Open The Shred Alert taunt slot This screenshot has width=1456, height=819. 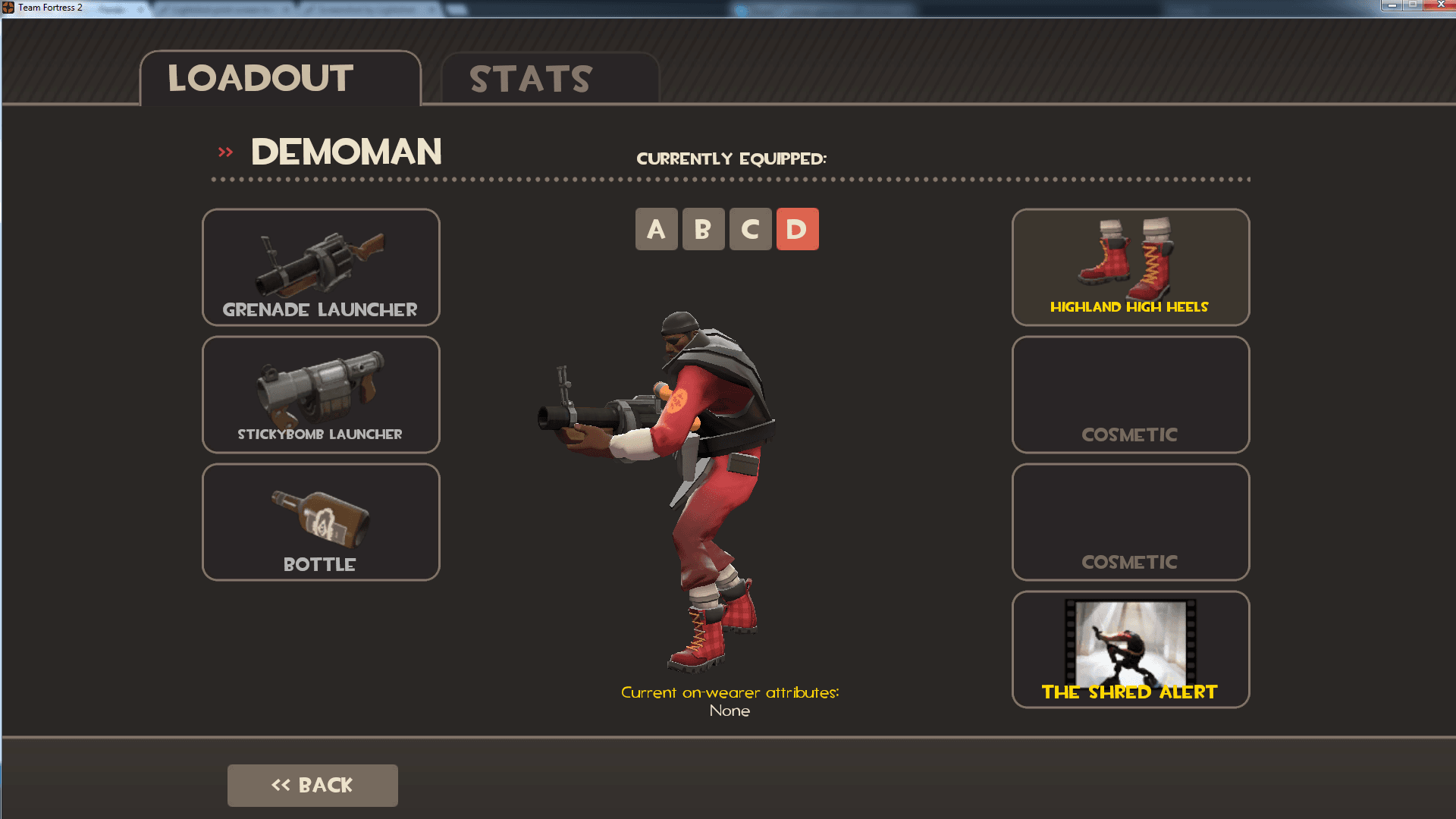click(x=1130, y=648)
